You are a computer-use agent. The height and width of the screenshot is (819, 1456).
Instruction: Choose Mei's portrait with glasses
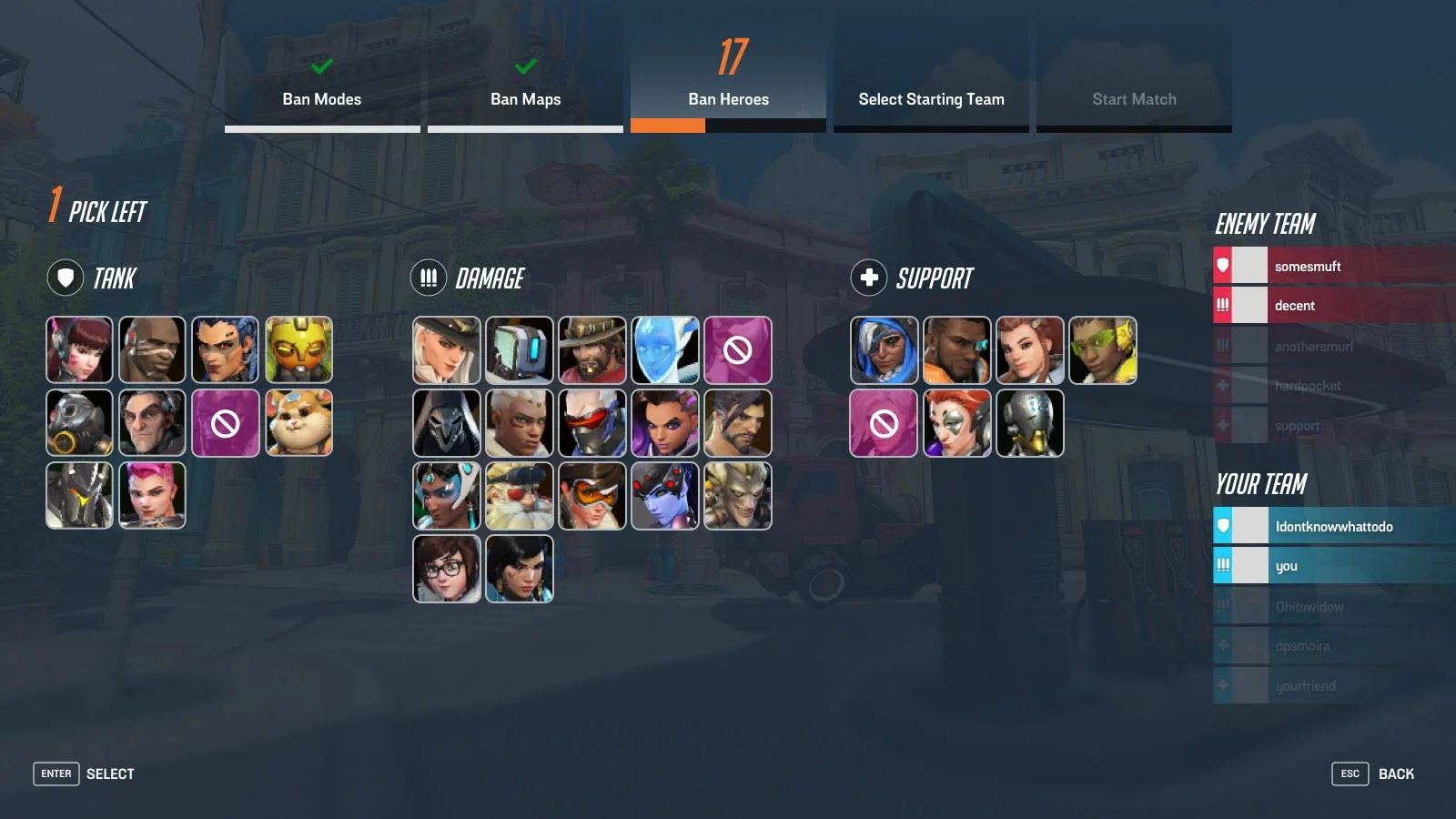tap(447, 569)
